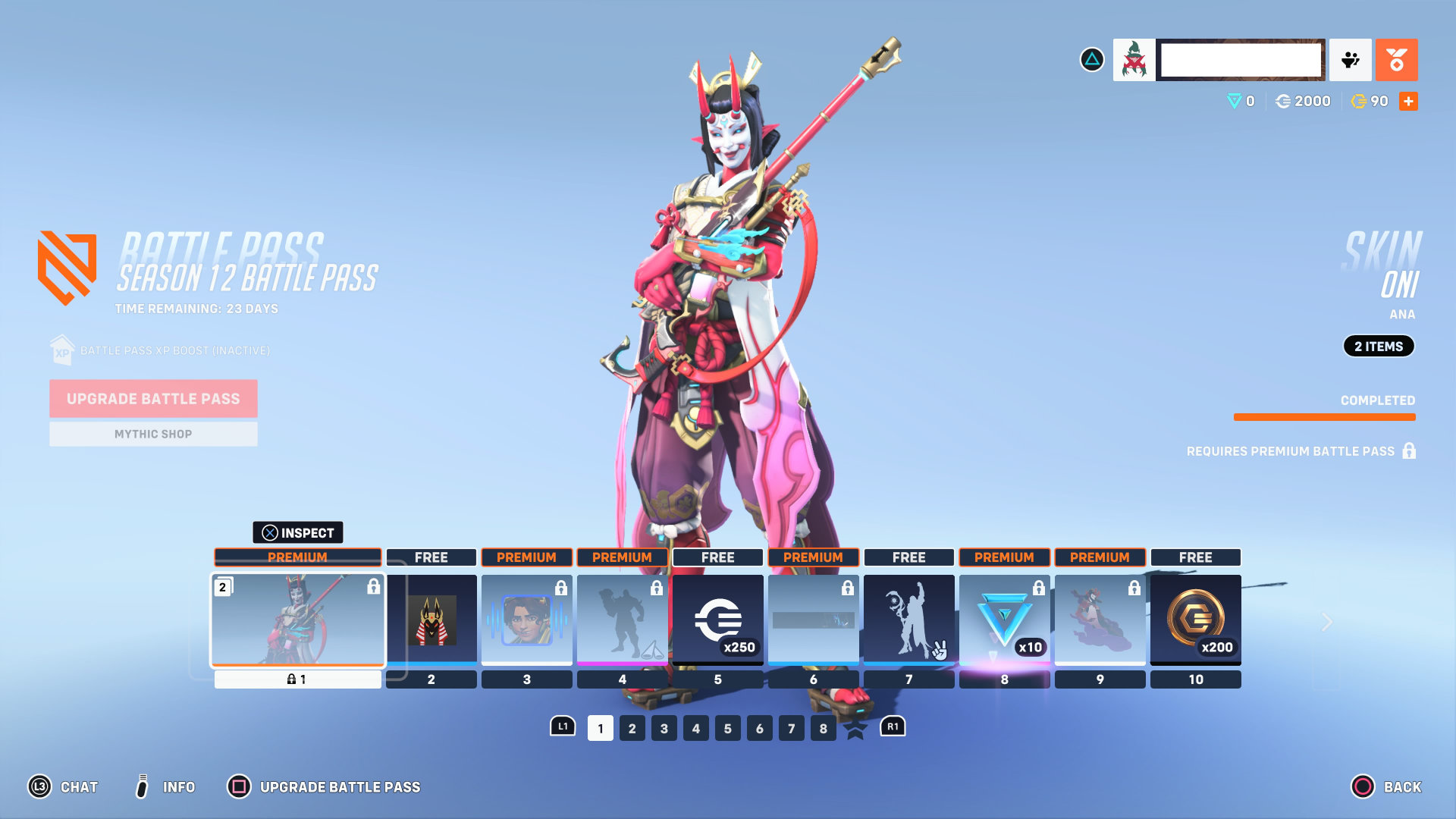The image size is (1456, 819).
Task: Pick the tier 9 premium souvenir reward
Action: [1100, 620]
